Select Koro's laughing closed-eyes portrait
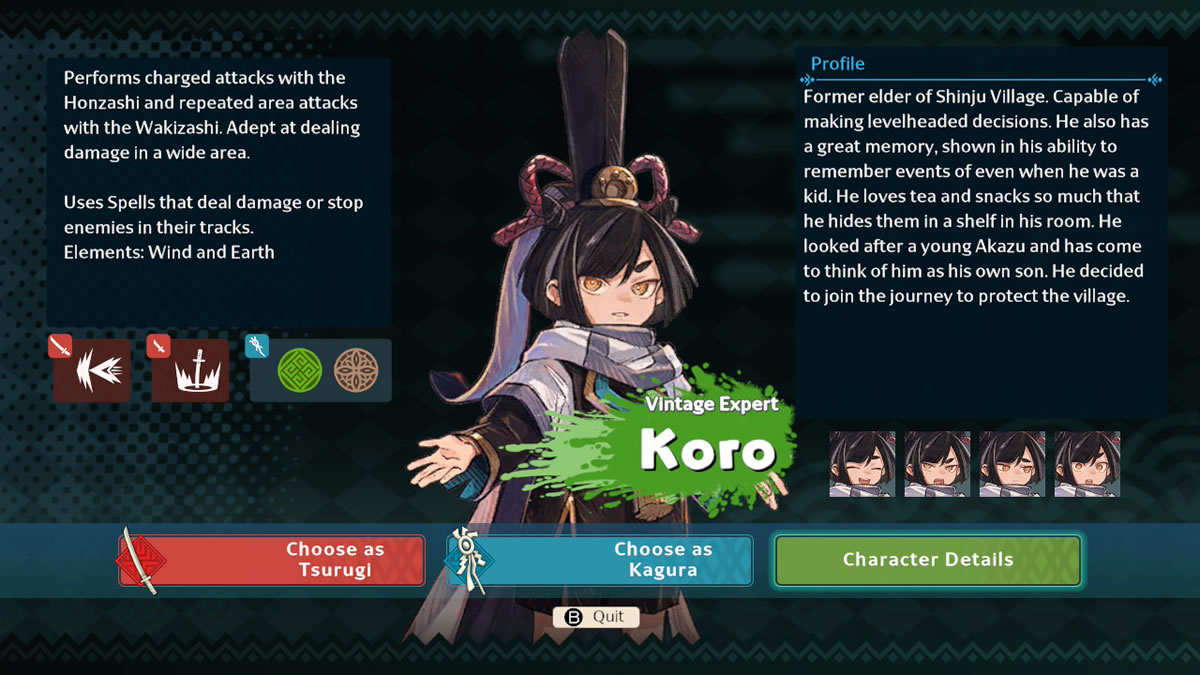Screen dimensions: 1200x675 point(862,464)
